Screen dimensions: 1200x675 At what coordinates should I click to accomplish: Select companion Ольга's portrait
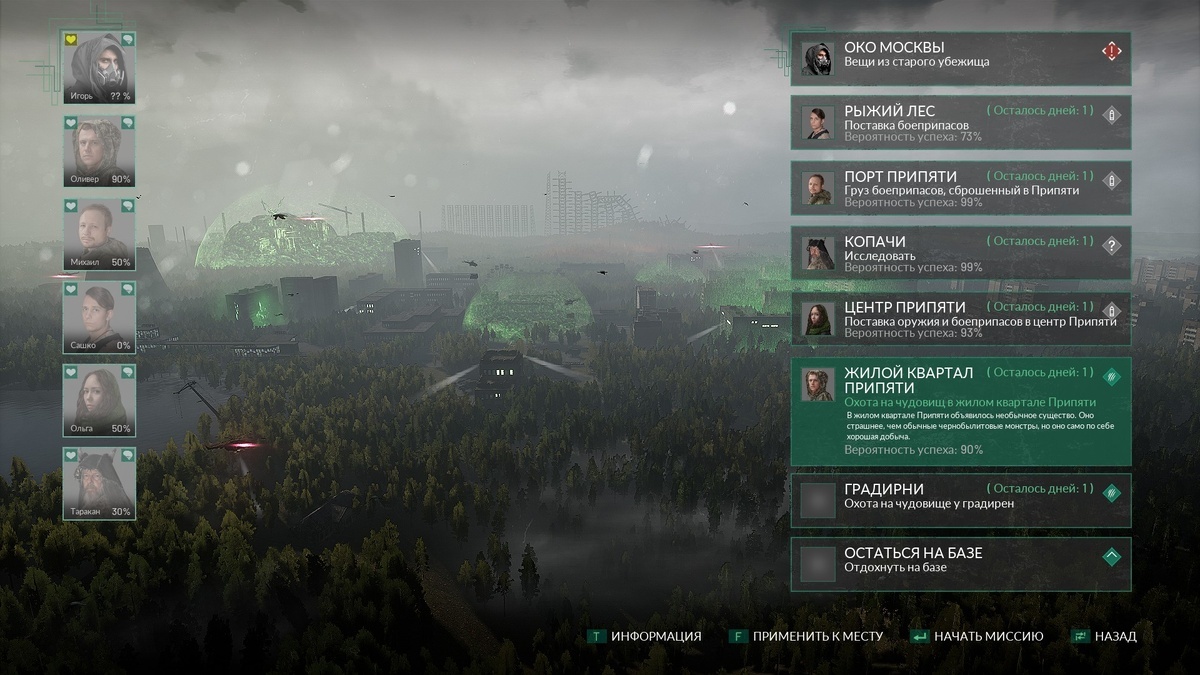pyautogui.click(x=99, y=400)
